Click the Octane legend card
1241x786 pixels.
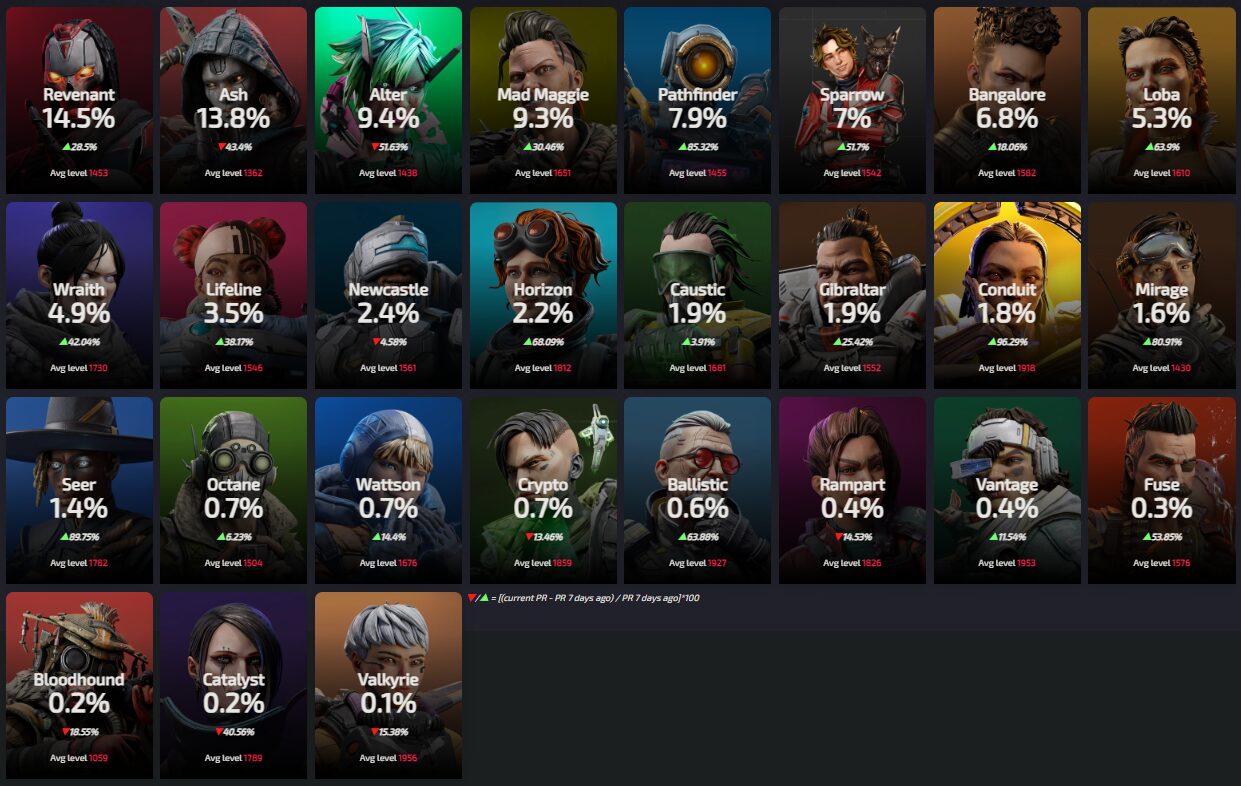coord(233,490)
